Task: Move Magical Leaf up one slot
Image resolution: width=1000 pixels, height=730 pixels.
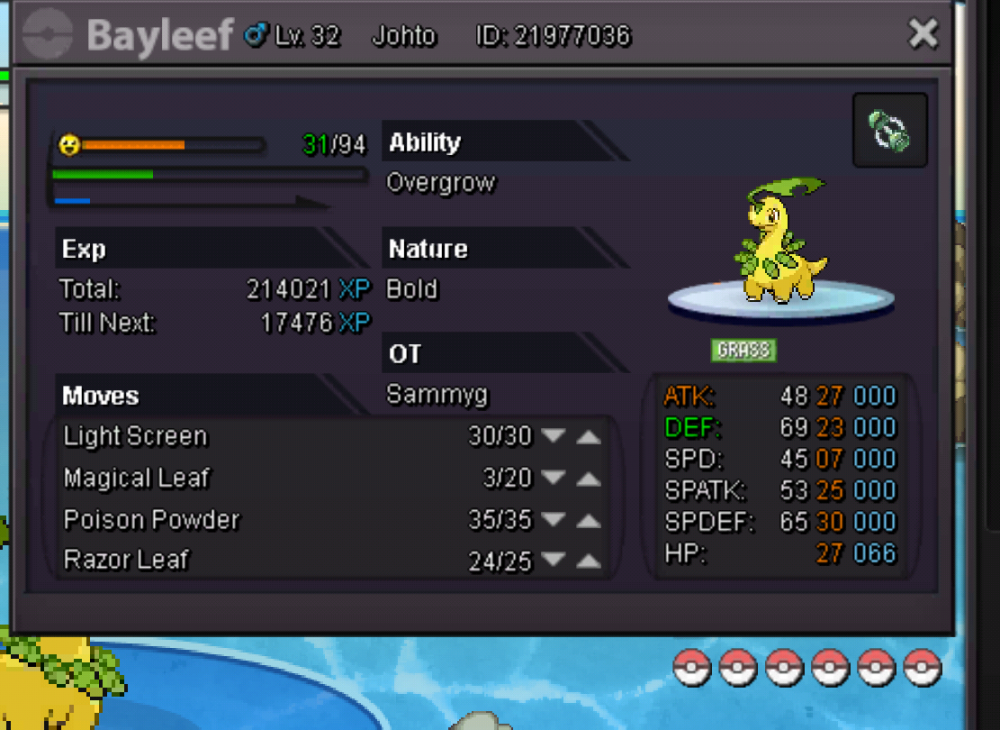Action: coord(589,479)
